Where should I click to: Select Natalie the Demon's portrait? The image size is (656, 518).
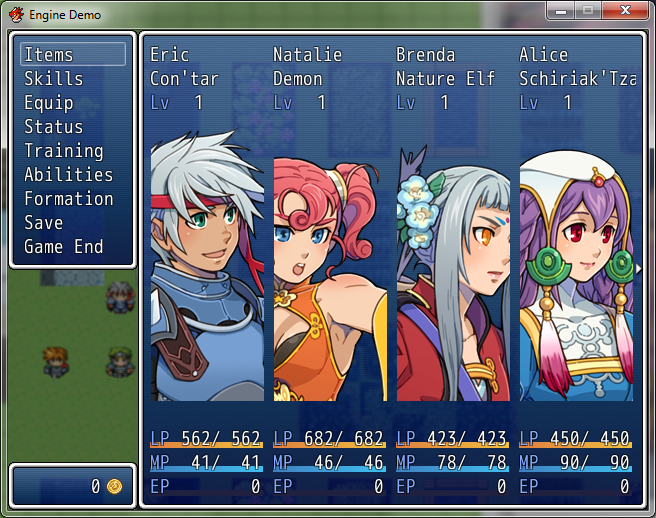coord(330,272)
